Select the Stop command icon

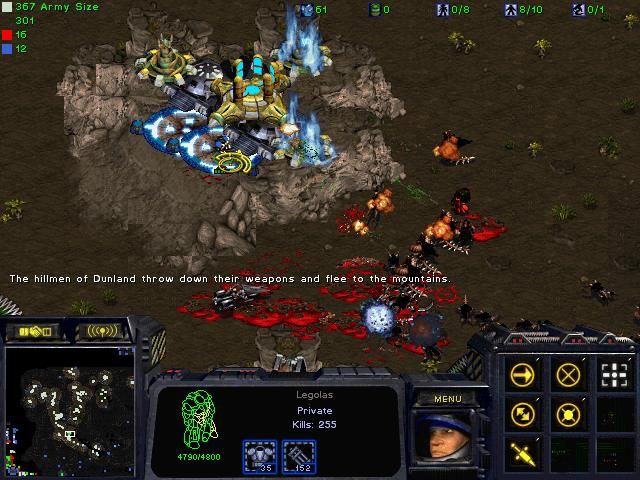(568, 375)
